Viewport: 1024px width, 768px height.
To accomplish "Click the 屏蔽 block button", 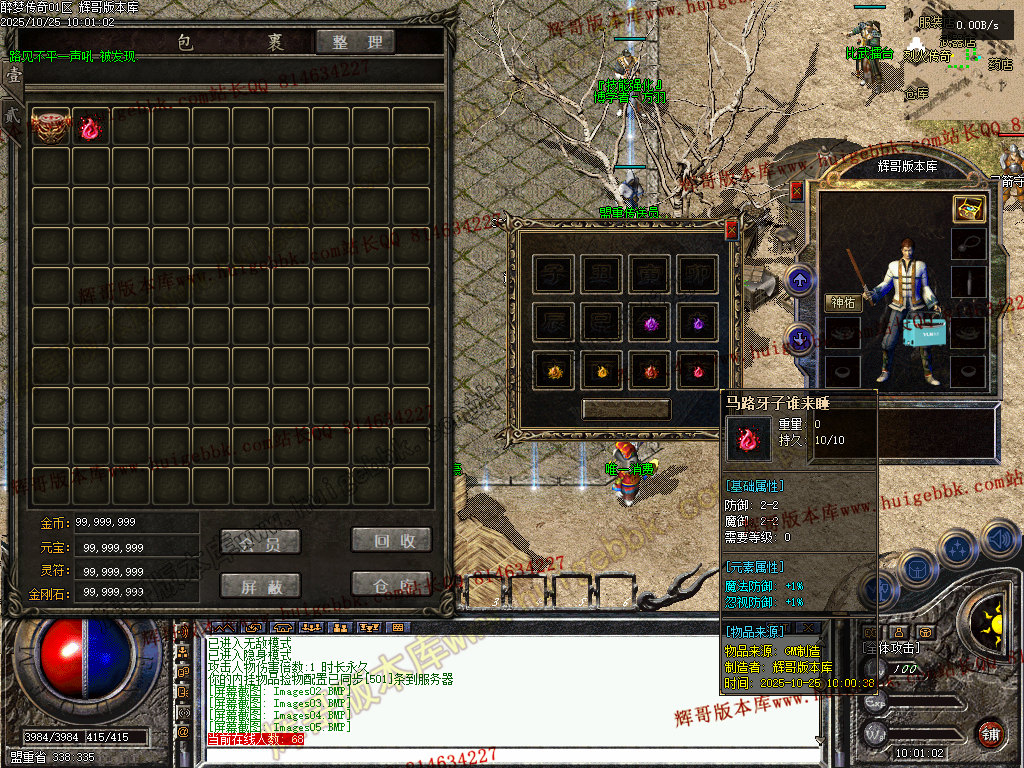I will (x=260, y=586).
